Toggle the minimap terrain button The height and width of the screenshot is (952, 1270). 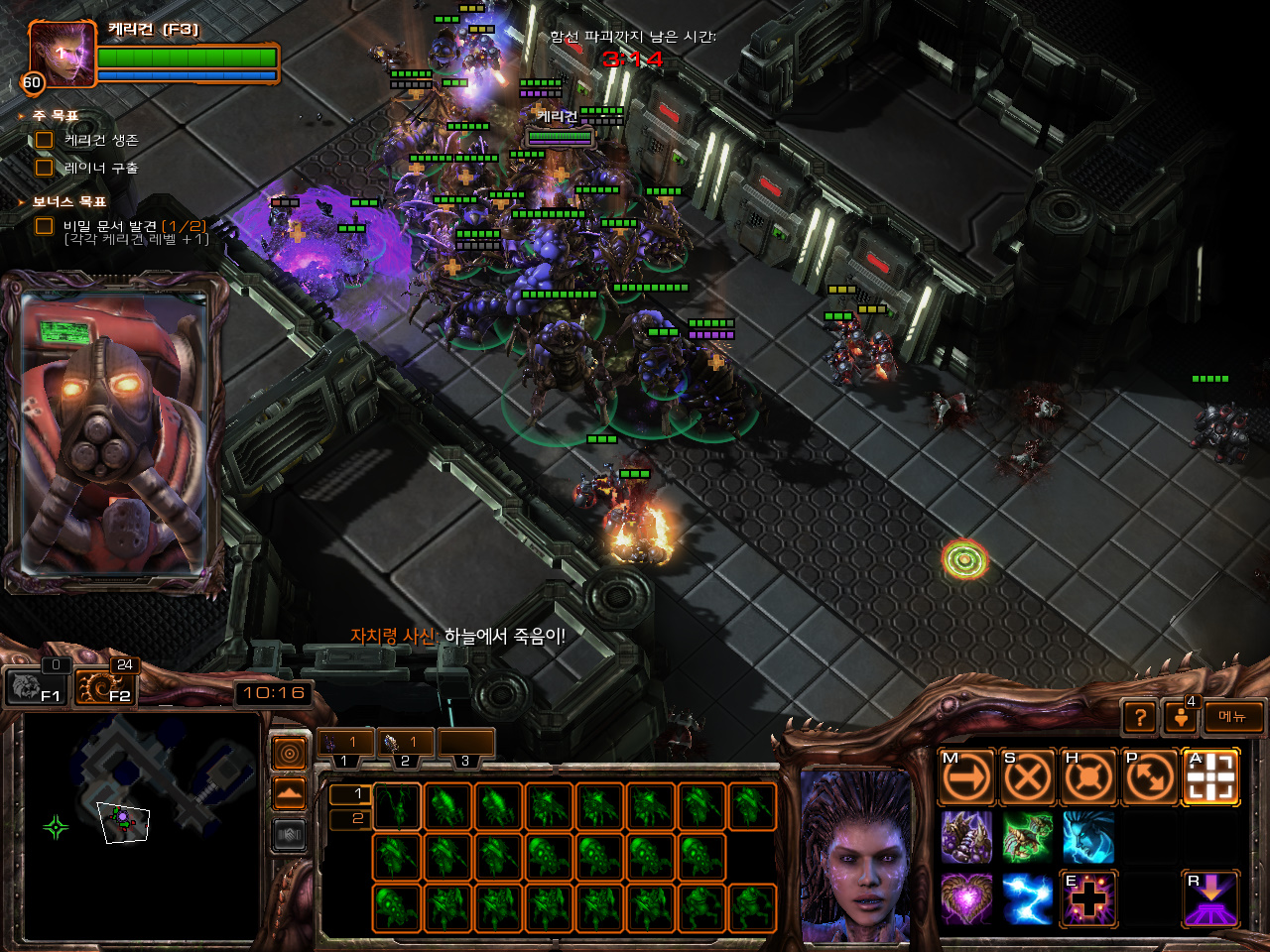pyautogui.click(x=289, y=793)
